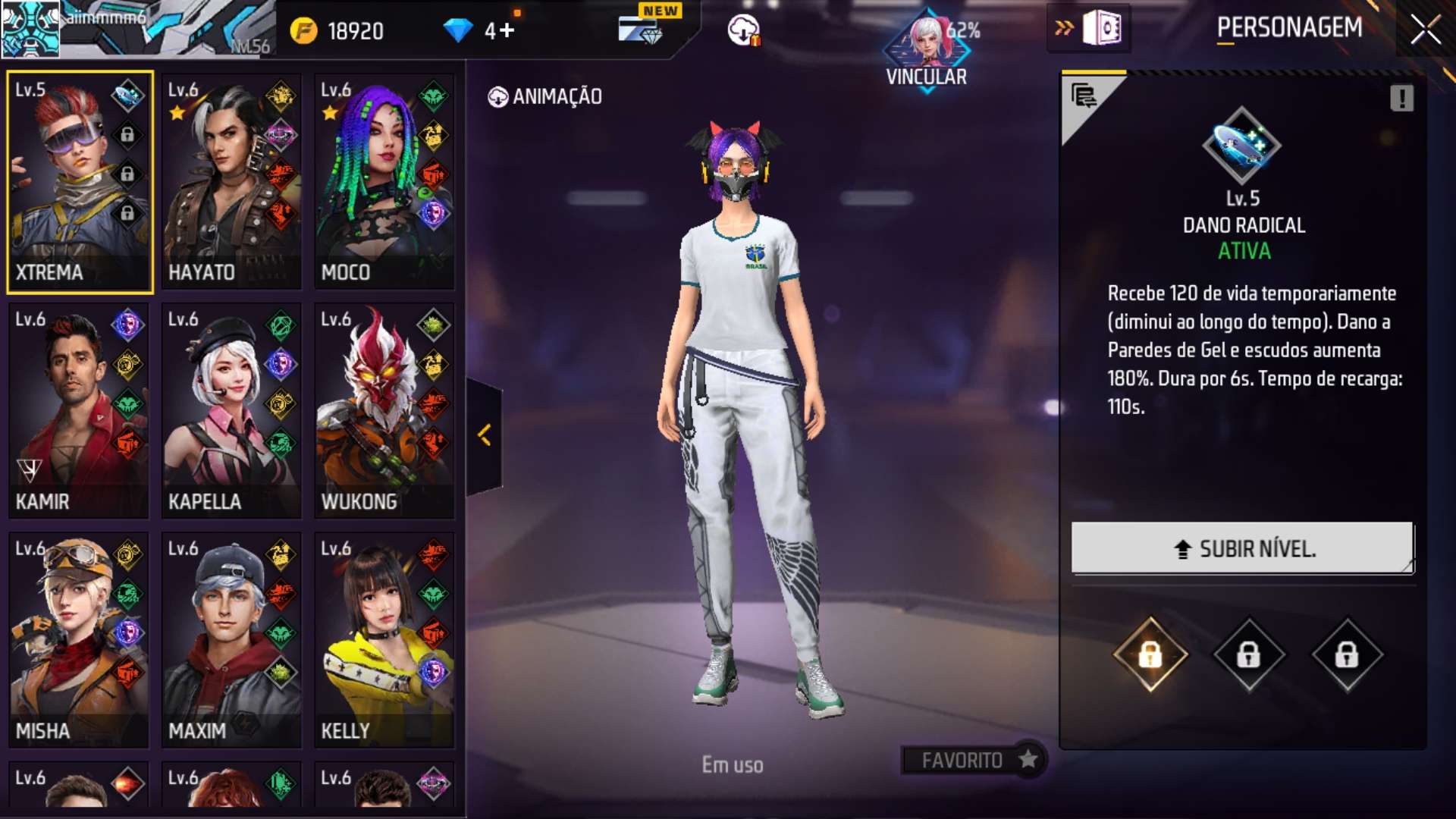The image size is (1456, 819).
Task: Choose Kapella's character card
Action: coord(231,411)
